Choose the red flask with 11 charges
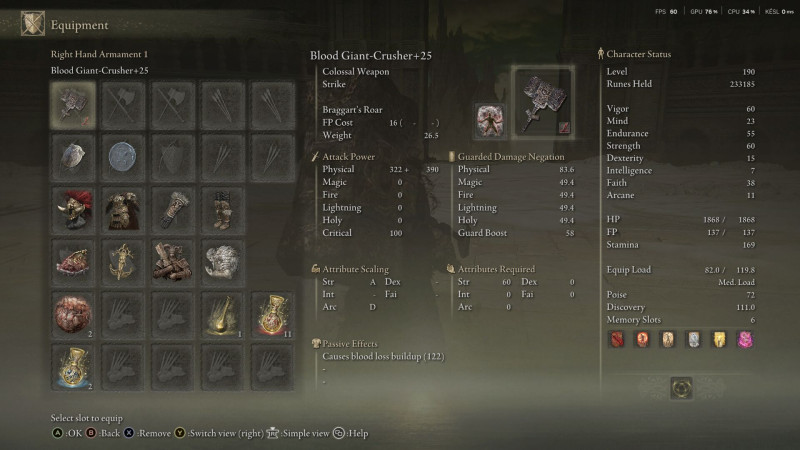Screen dimensions: 800x450 coord(271,314)
